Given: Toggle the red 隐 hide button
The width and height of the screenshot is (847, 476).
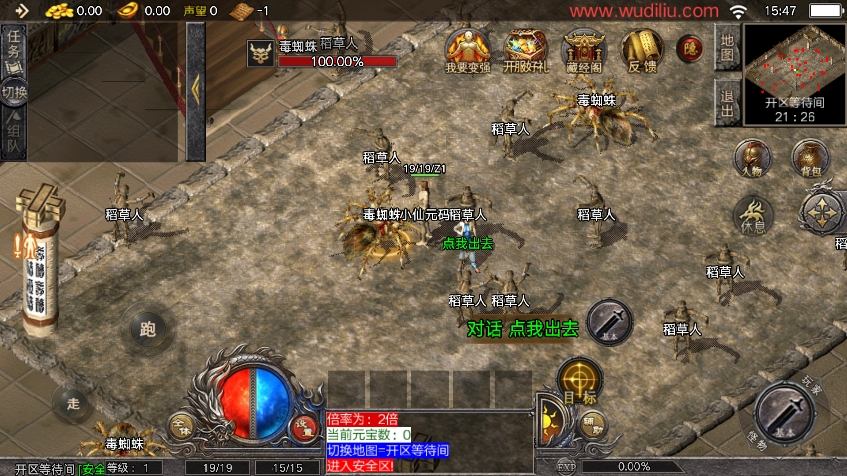Looking at the screenshot, I should click(689, 48).
